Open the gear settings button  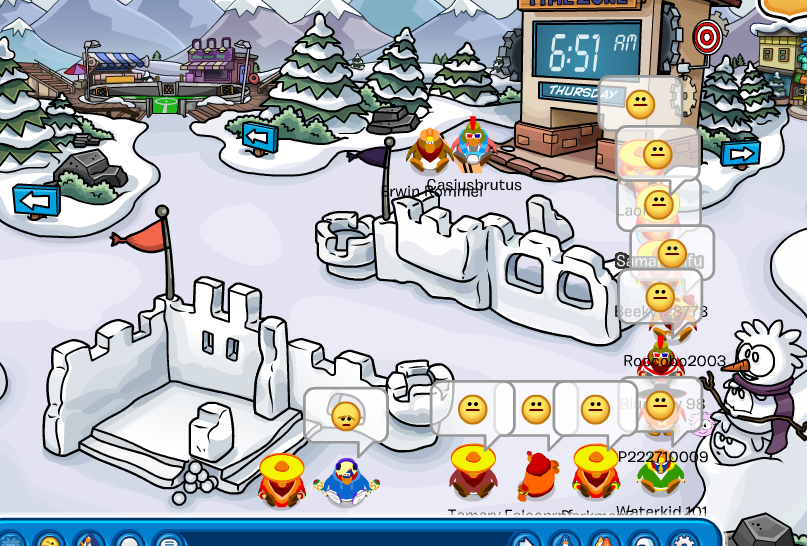[x=683, y=539]
